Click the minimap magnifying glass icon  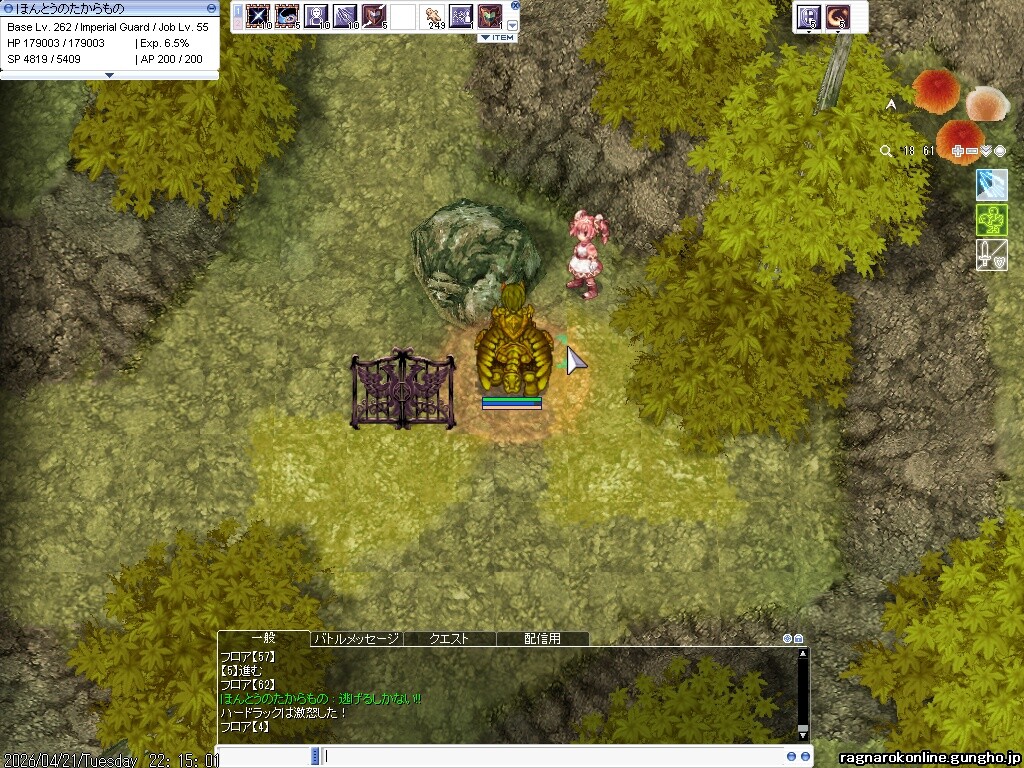pyautogui.click(x=886, y=151)
